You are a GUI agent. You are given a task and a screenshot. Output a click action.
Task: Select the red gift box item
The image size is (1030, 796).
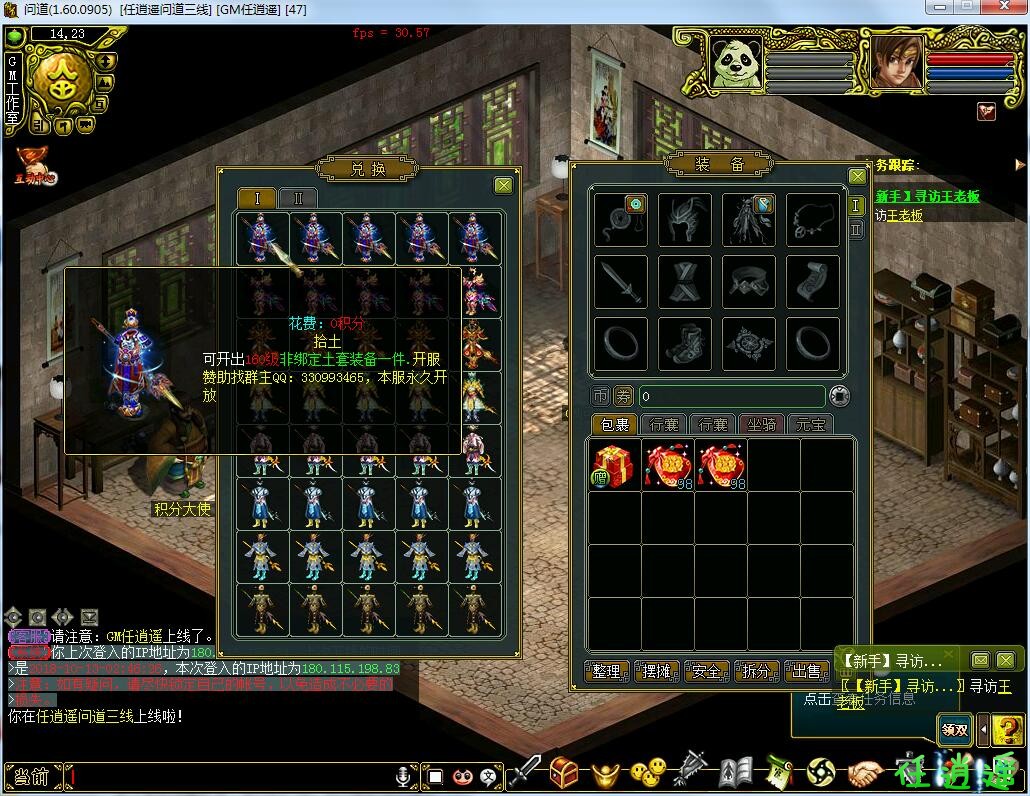614,465
